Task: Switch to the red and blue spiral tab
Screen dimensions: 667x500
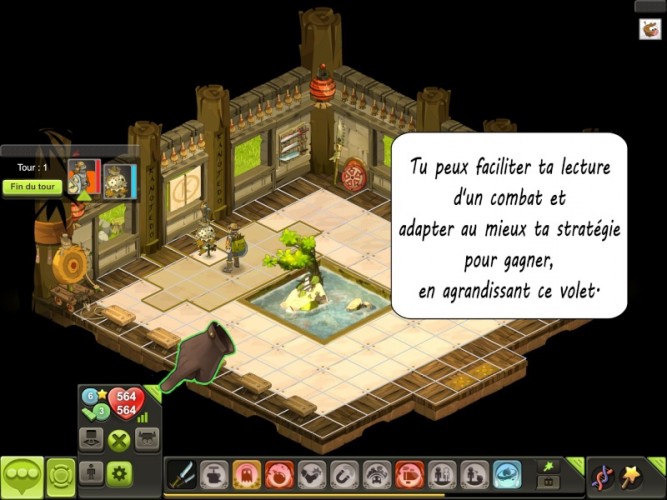Action: (601, 476)
